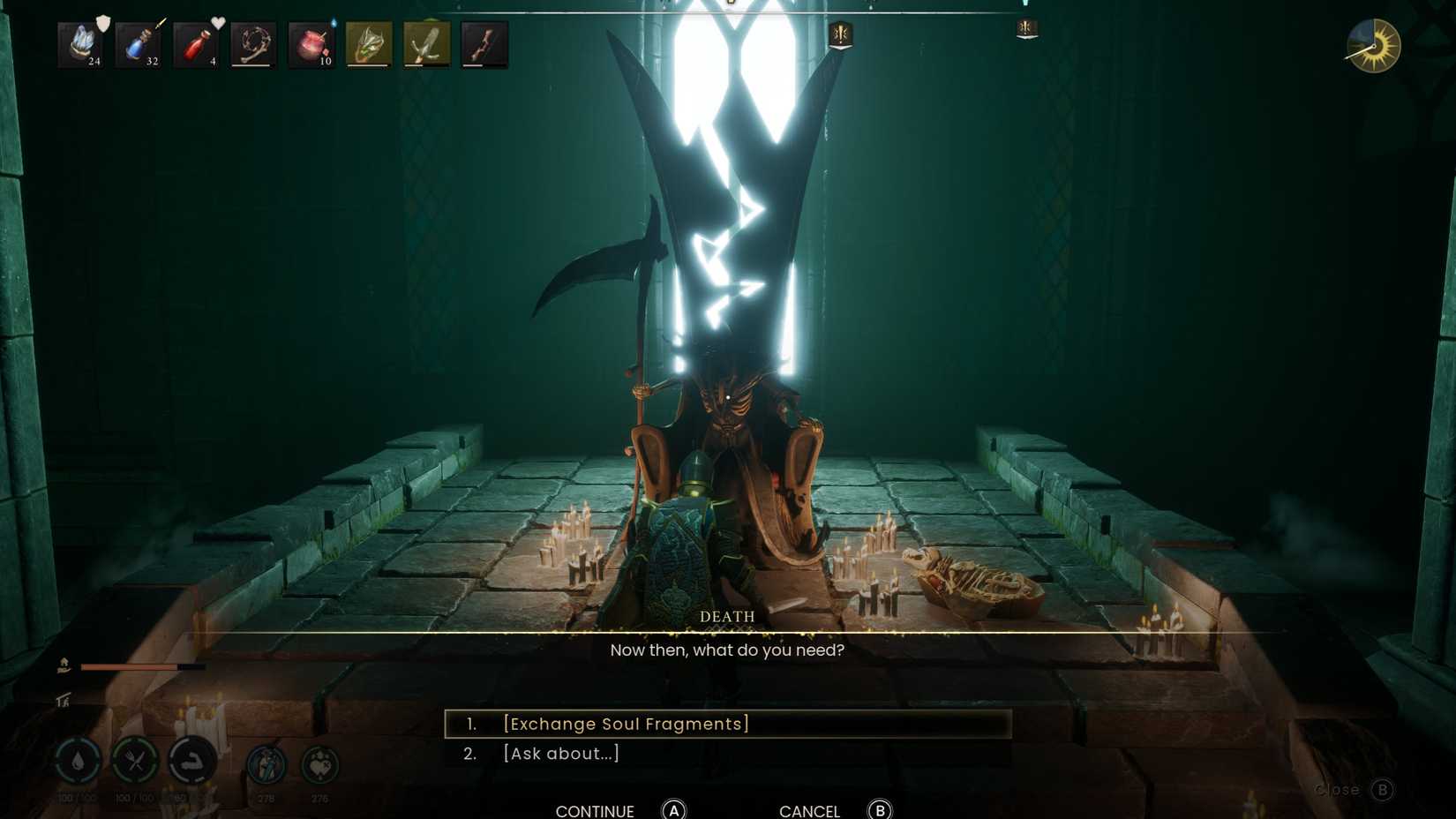Select the [Ask about...] dialogue option
The height and width of the screenshot is (819, 1456).
[561, 753]
